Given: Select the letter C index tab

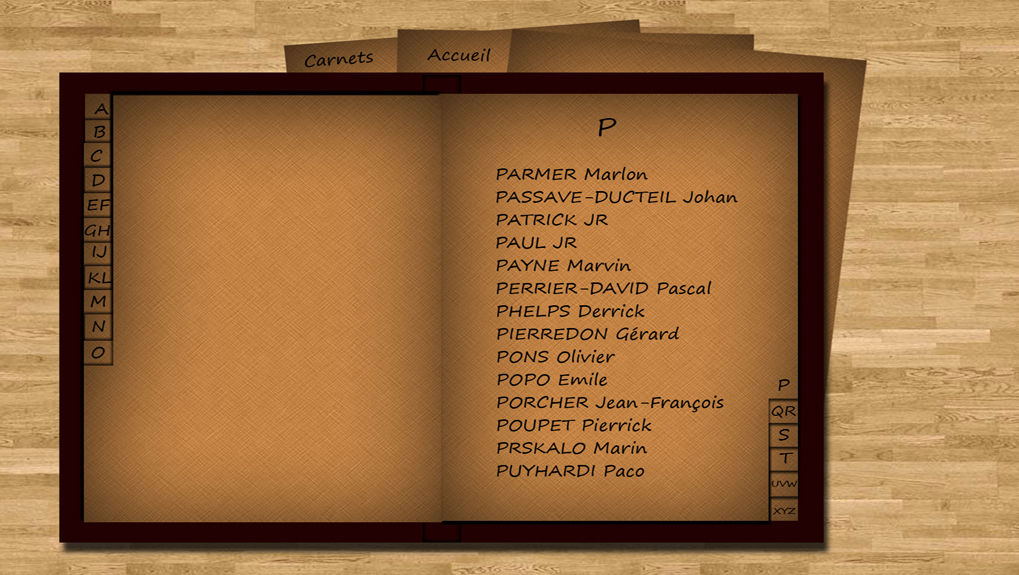Looking at the screenshot, I should (x=97, y=156).
